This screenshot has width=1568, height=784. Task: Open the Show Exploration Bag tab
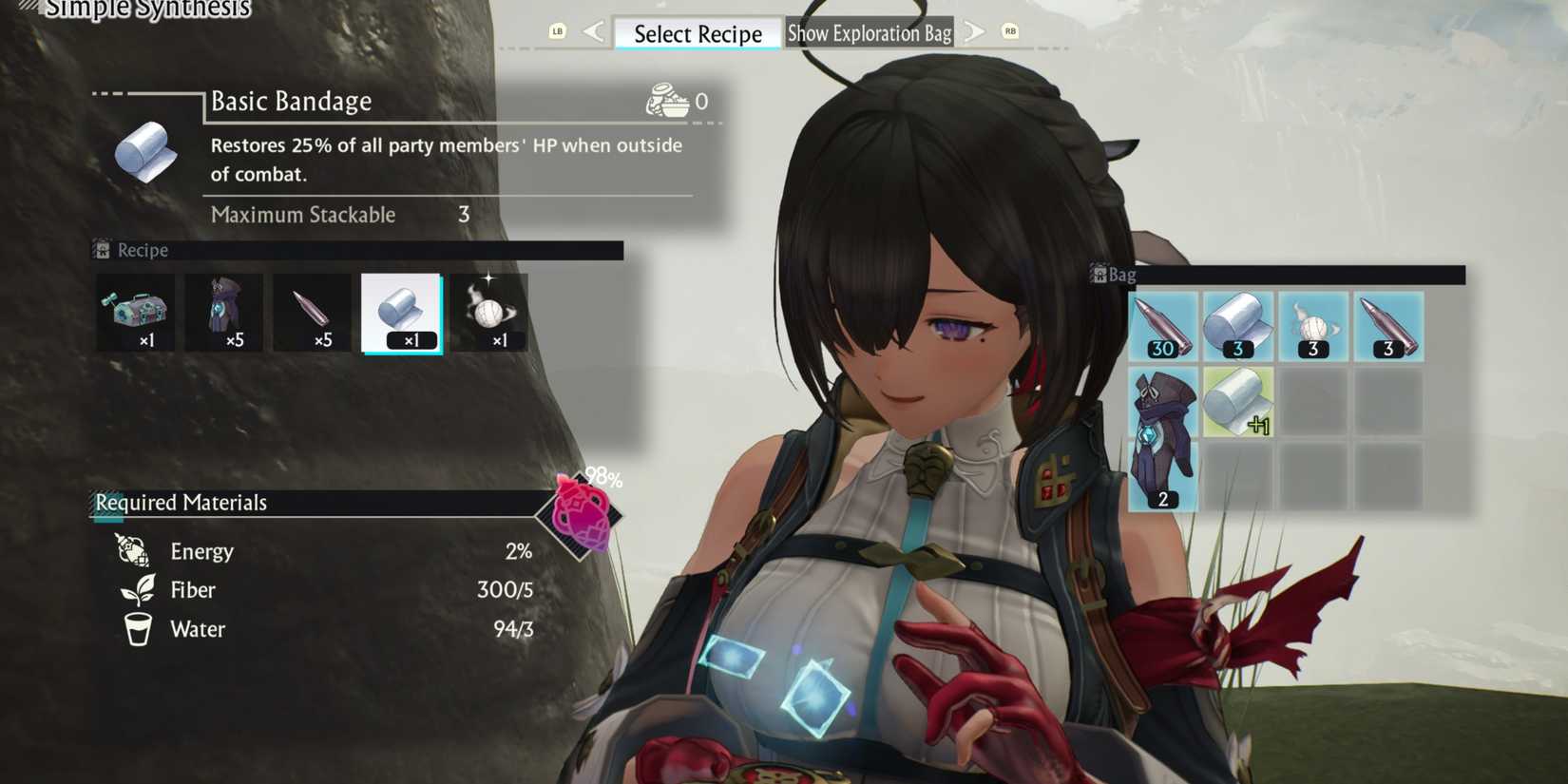pos(869,32)
